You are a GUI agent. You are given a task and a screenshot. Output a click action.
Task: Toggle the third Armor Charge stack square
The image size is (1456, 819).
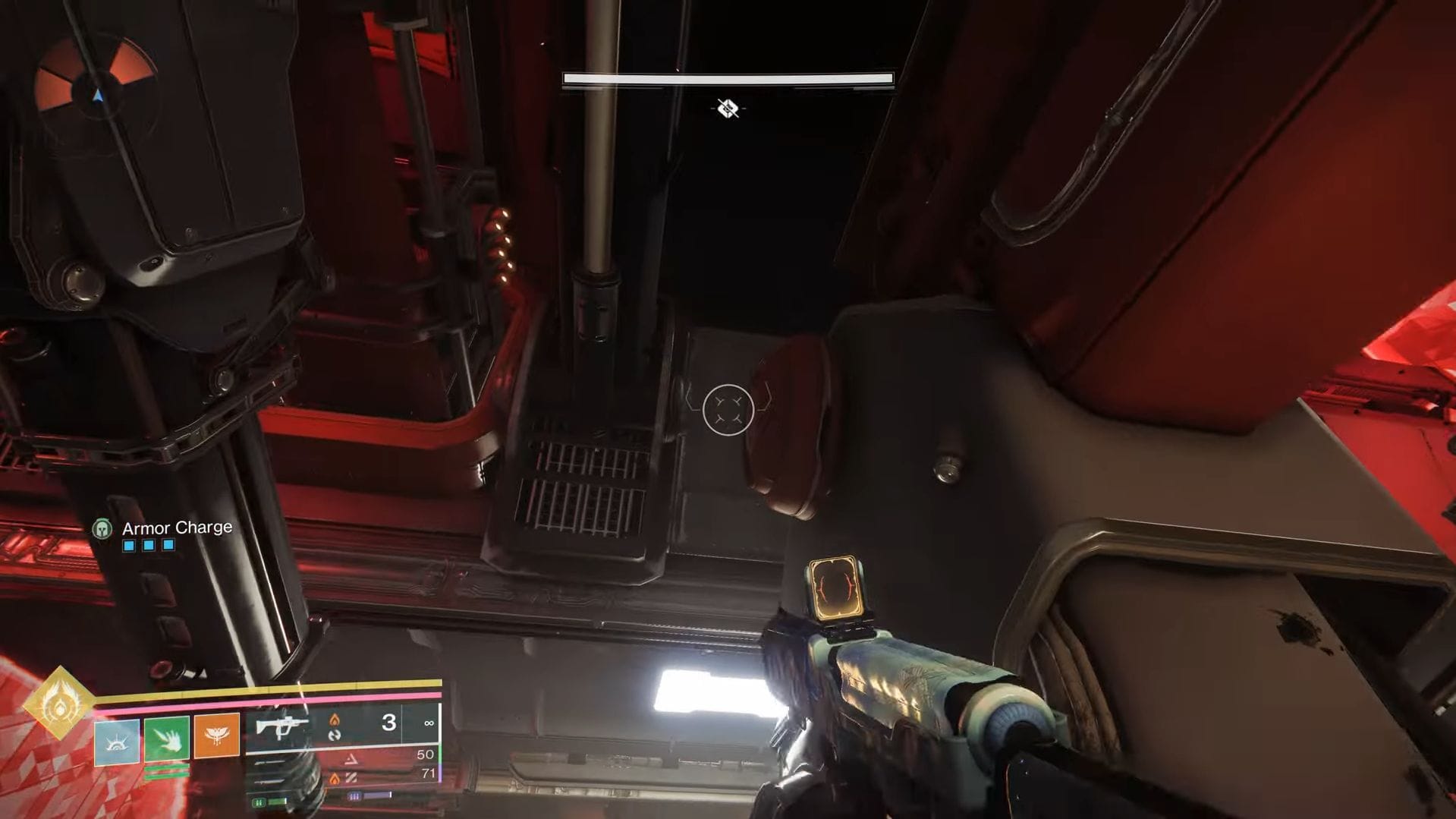coord(168,545)
